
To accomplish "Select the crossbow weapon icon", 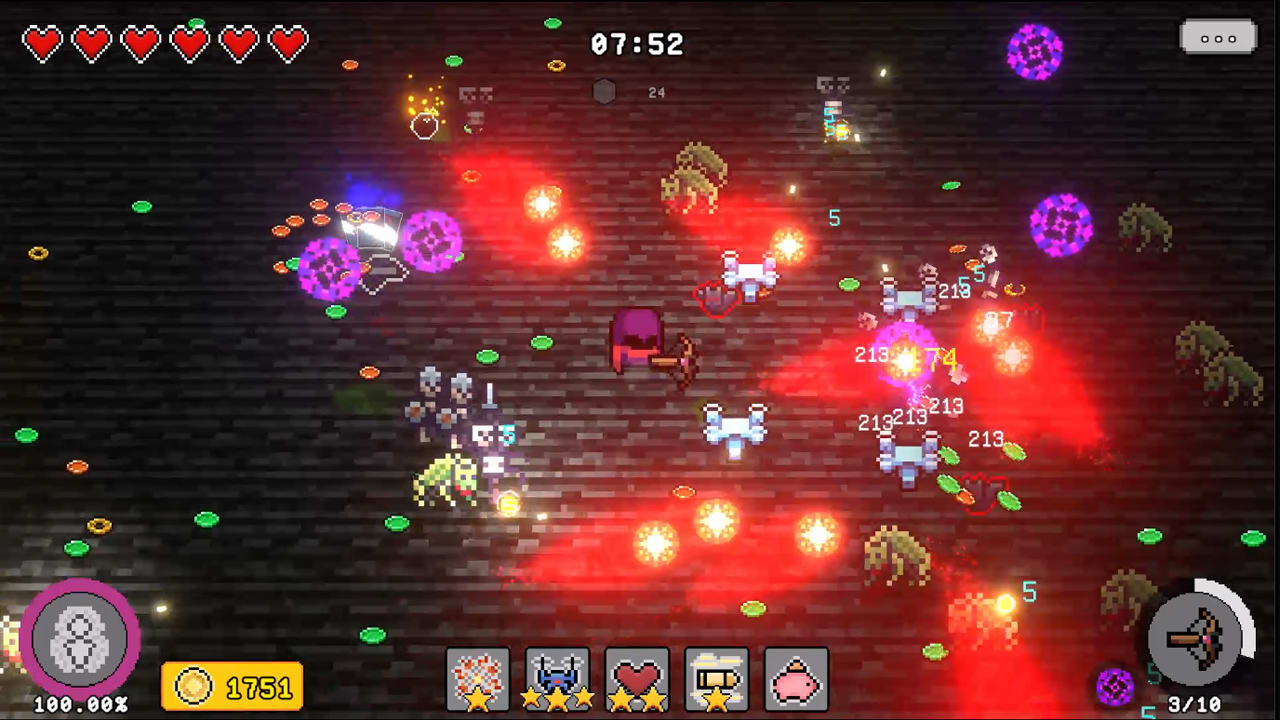I will (x=1196, y=640).
